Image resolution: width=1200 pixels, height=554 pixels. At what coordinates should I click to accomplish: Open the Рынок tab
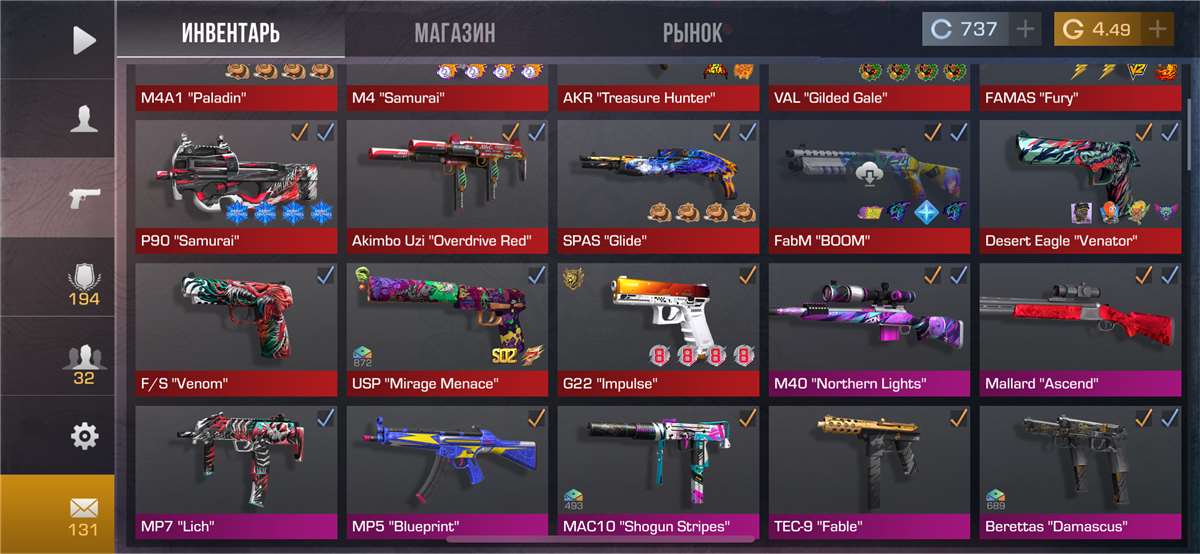tap(692, 32)
